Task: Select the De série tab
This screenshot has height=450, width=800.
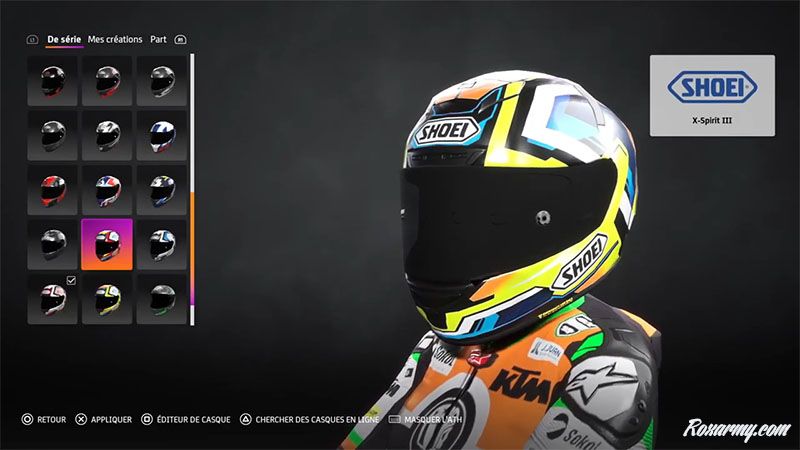Action: pos(64,39)
